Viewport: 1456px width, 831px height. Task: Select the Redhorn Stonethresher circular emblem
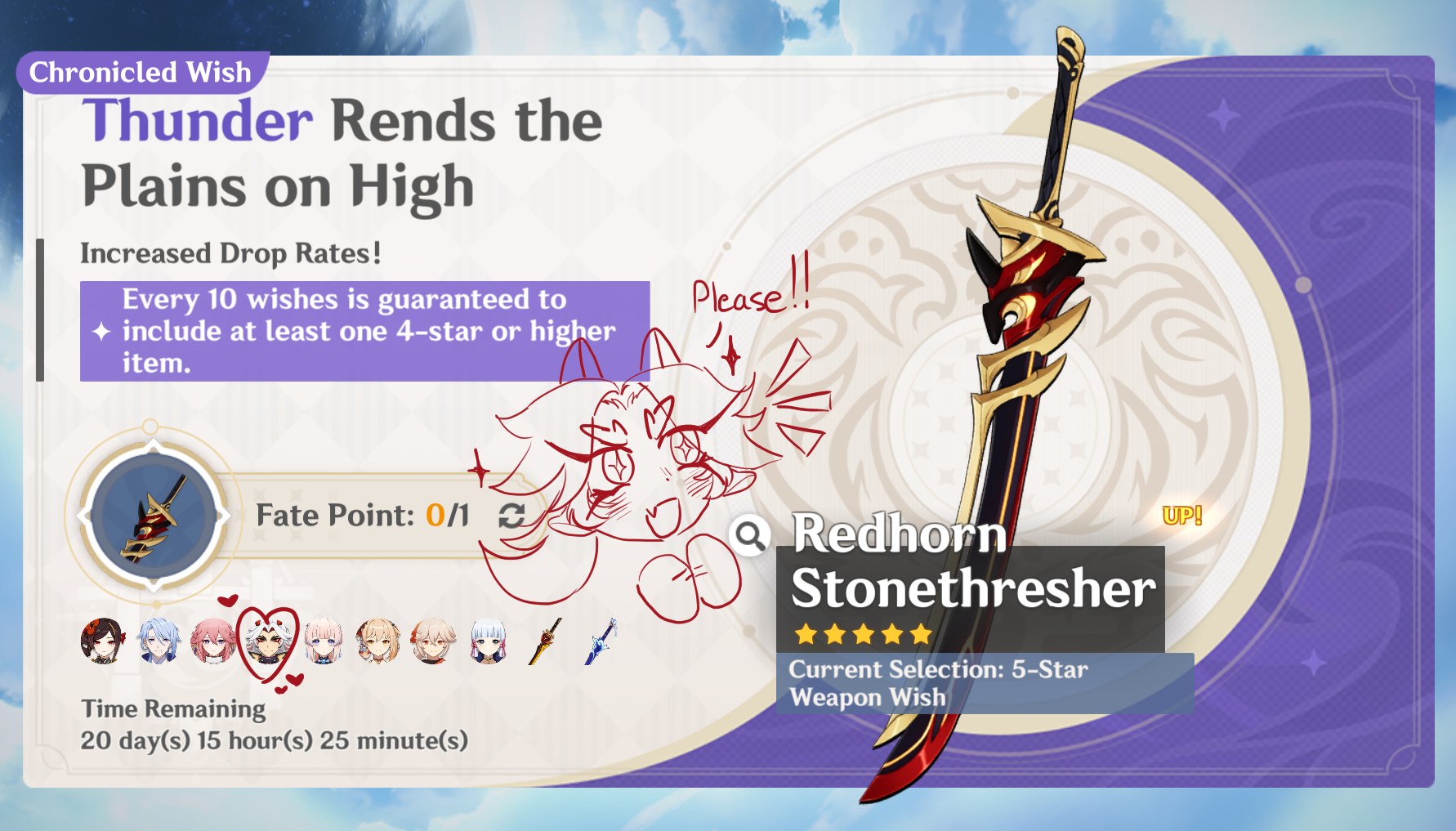coord(151,516)
